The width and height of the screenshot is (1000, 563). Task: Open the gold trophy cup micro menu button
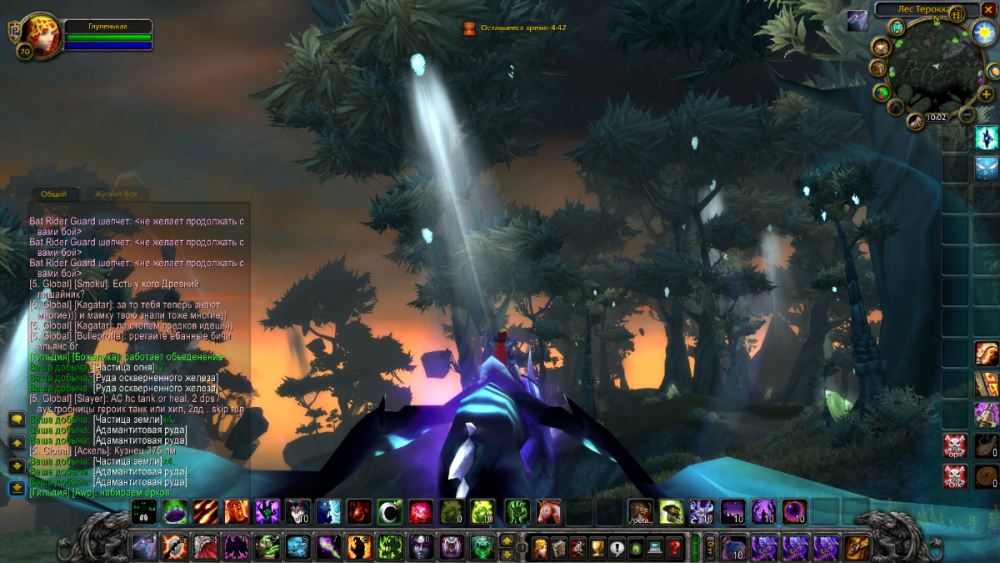(599, 547)
